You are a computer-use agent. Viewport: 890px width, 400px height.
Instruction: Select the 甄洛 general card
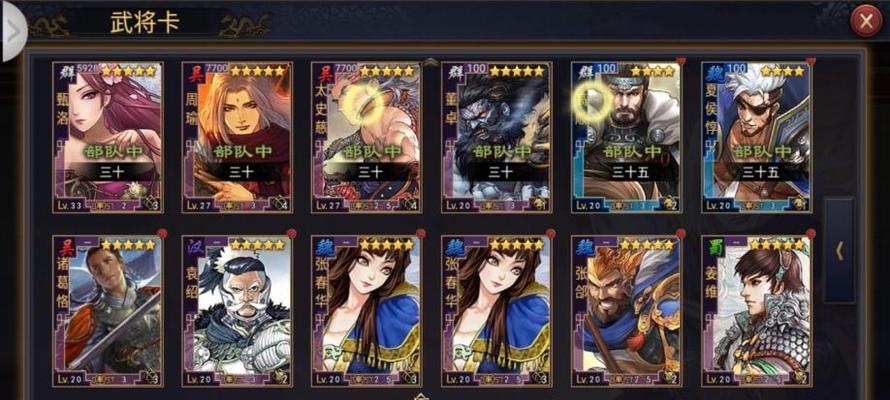pos(107,137)
